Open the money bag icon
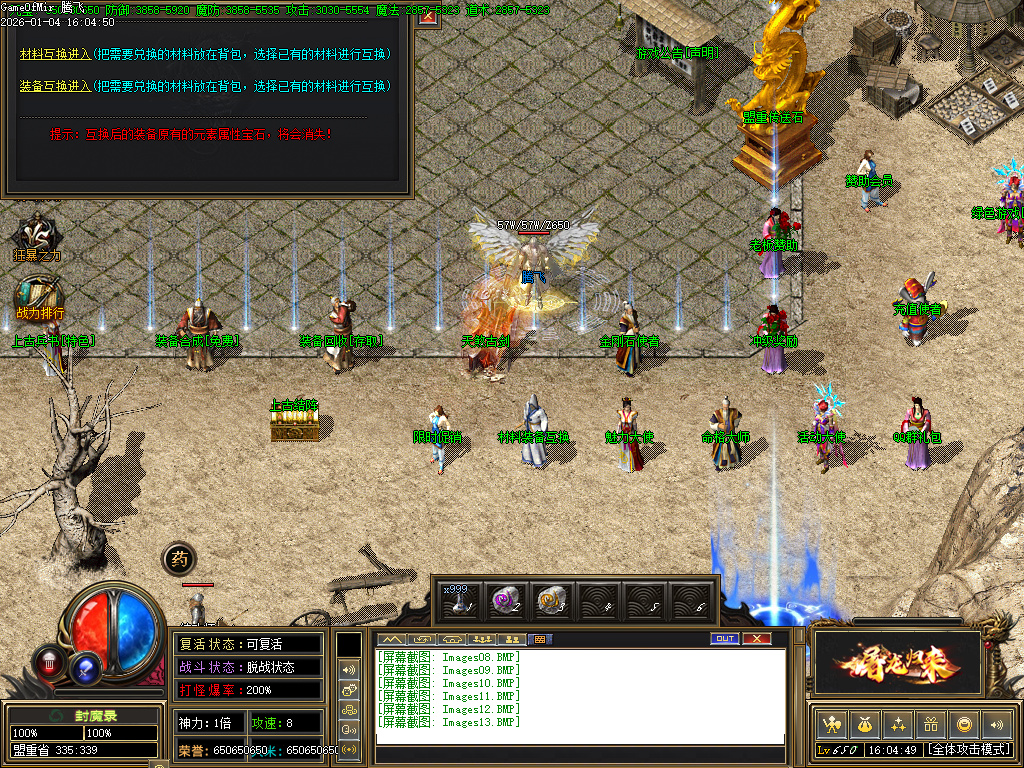The image size is (1024, 768). click(x=864, y=724)
